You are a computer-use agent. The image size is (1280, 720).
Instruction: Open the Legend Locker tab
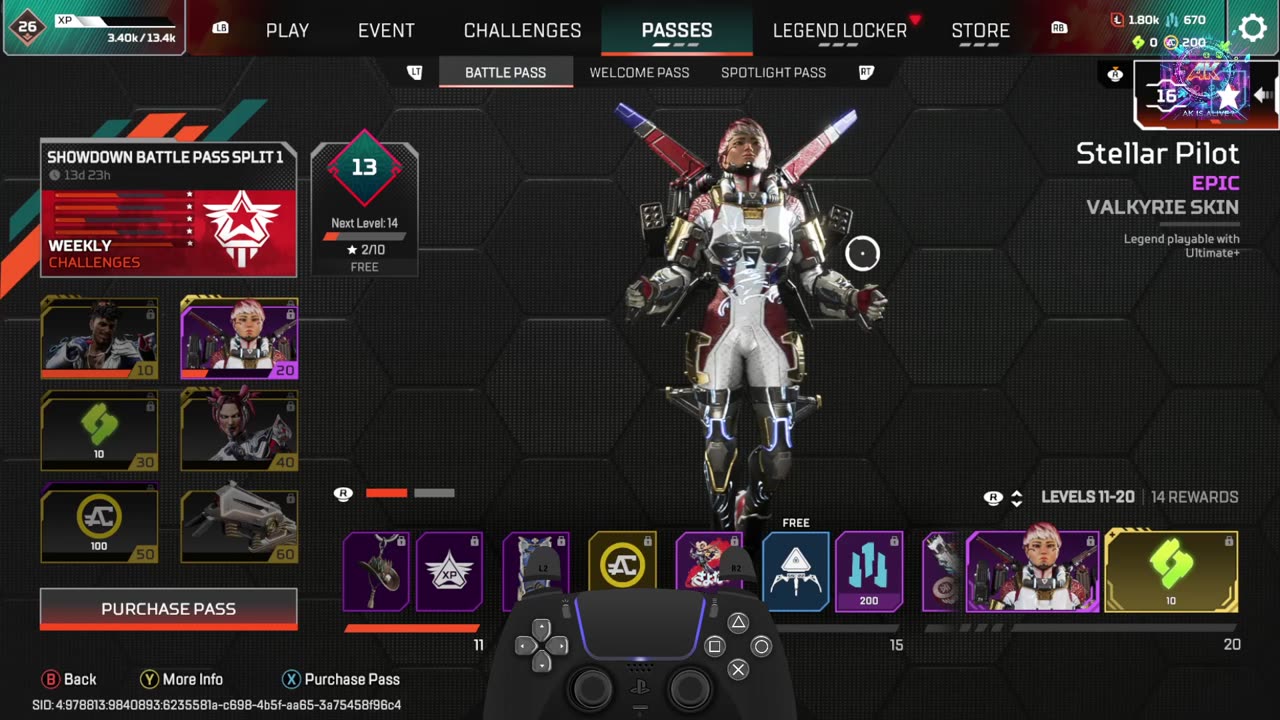coord(839,30)
